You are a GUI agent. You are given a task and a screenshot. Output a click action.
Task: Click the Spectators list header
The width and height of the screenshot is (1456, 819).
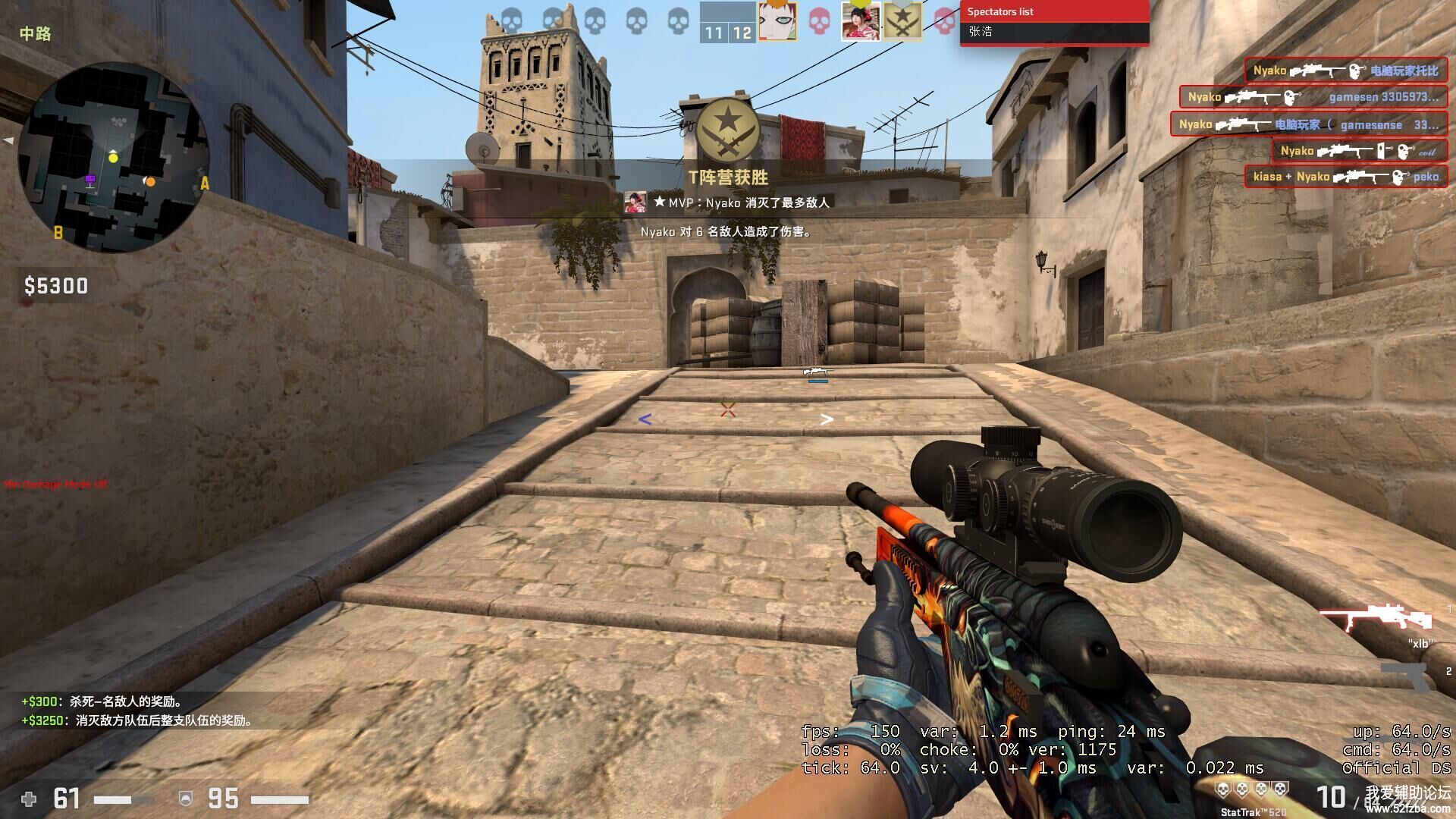tap(1054, 11)
